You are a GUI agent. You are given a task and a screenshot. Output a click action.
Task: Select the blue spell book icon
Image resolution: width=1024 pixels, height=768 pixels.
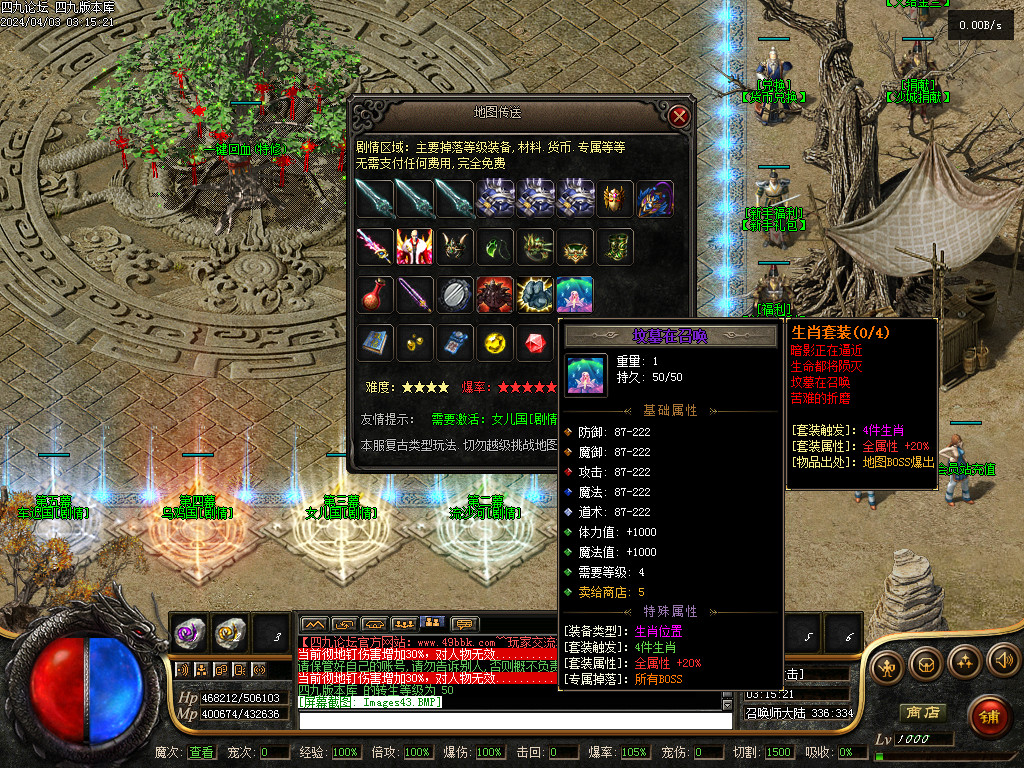[x=375, y=344]
